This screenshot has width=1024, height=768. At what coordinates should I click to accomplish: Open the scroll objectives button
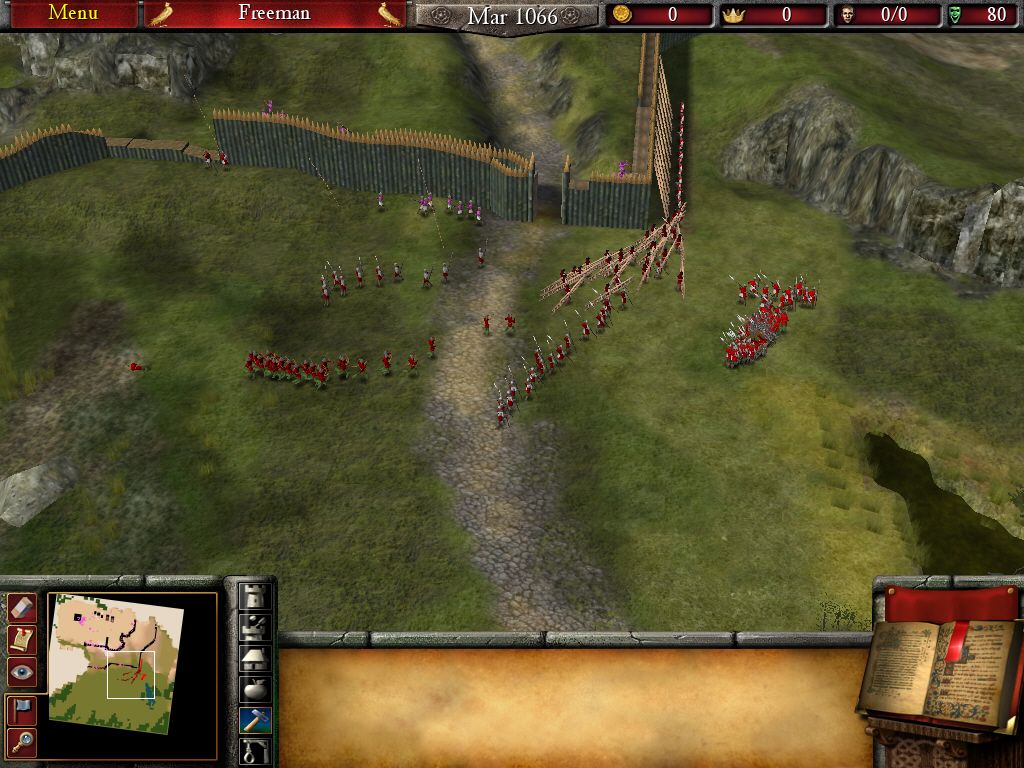click(x=22, y=639)
